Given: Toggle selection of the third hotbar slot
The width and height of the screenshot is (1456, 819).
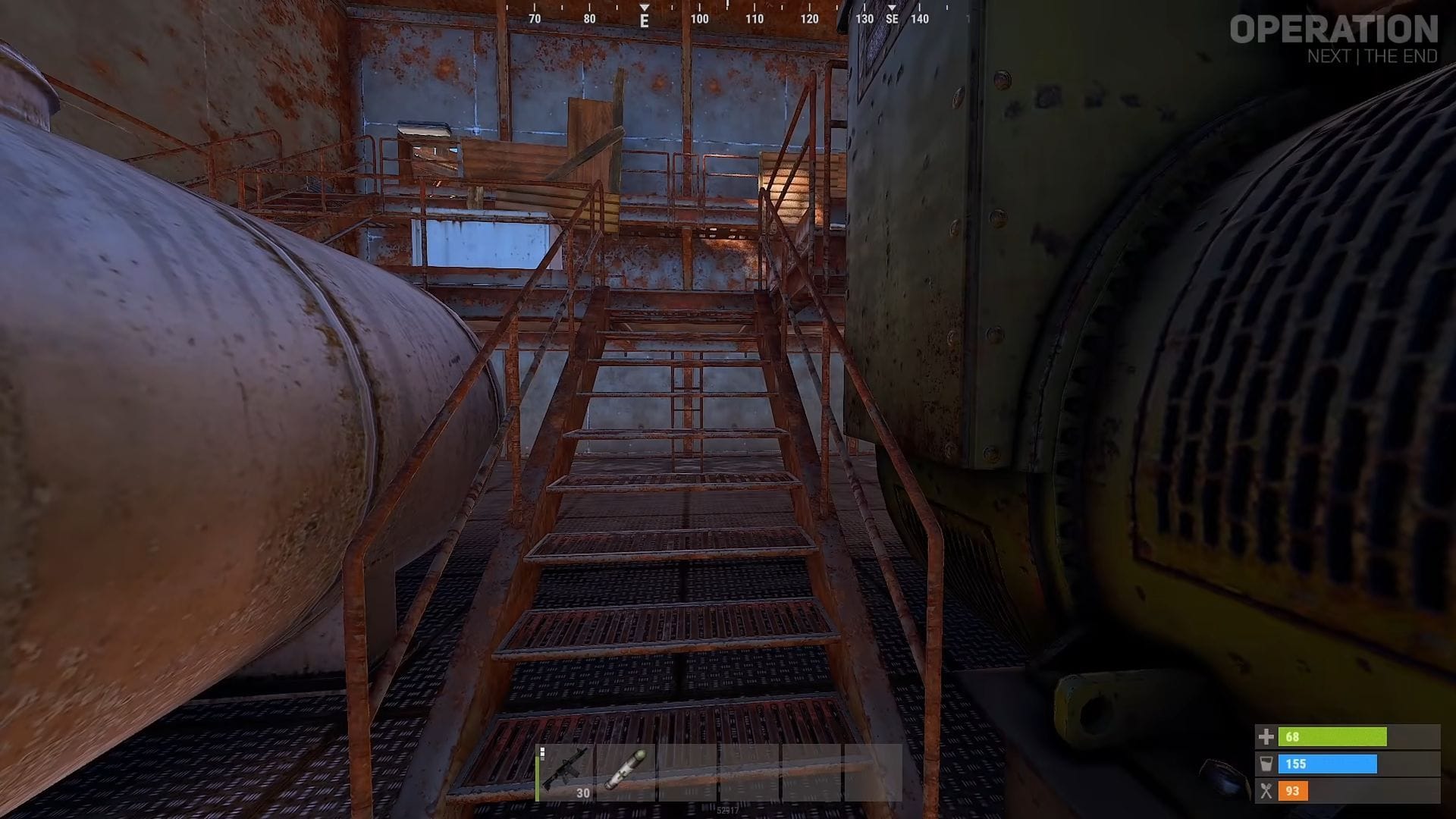Looking at the screenshot, I should tap(689, 772).
